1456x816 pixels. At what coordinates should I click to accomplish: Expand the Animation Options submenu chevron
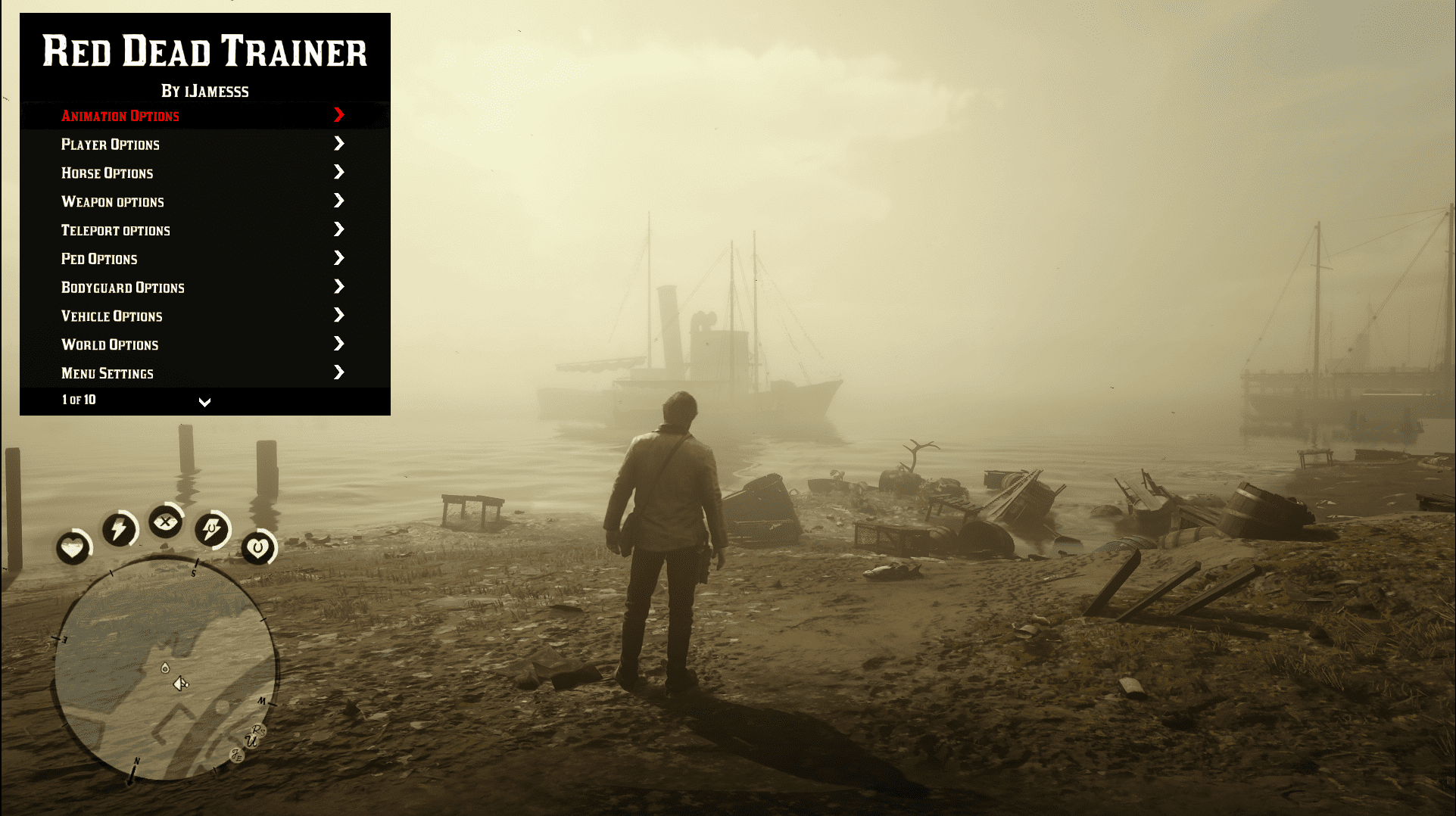[x=338, y=115]
